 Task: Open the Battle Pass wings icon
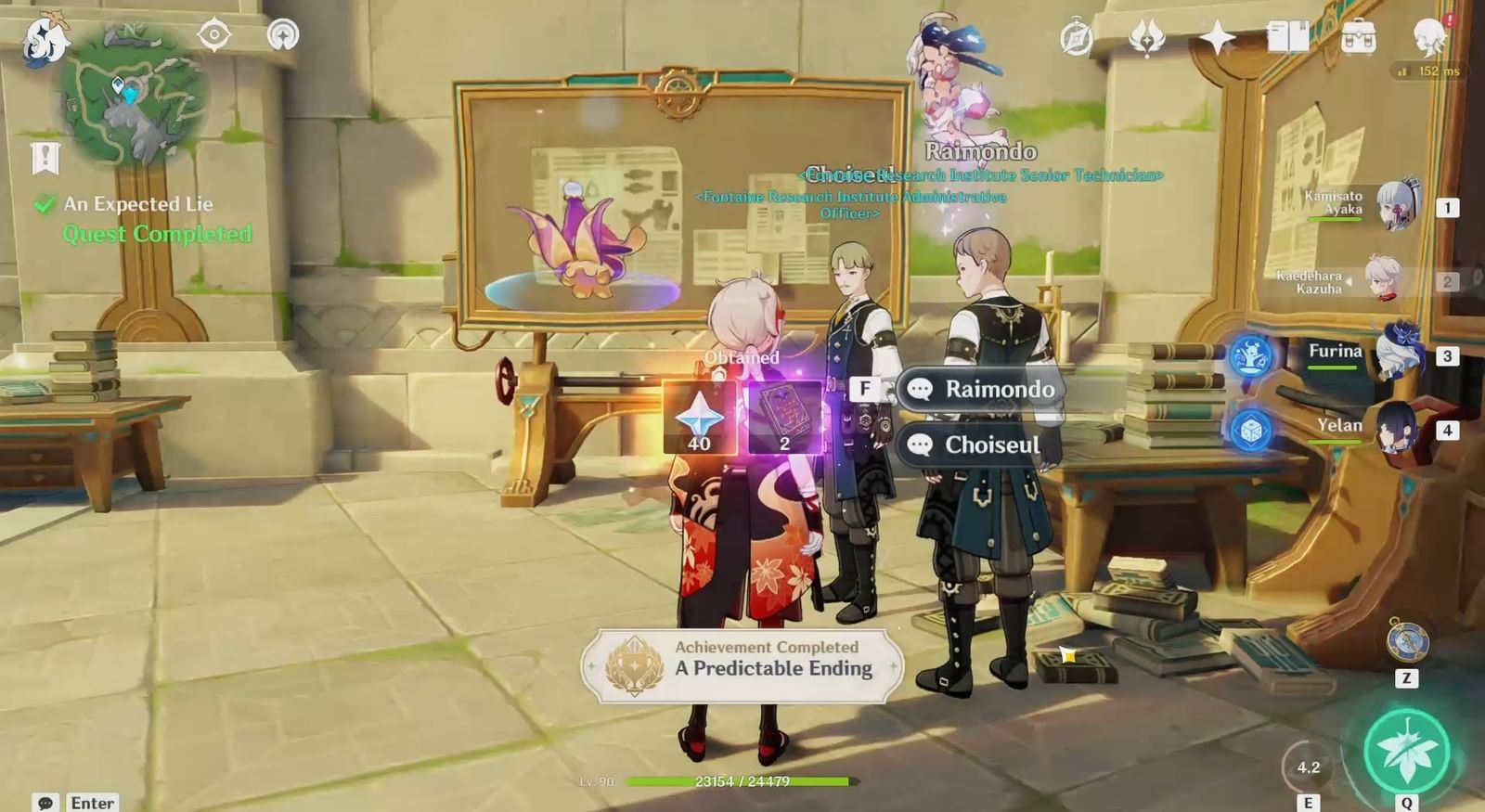(1146, 39)
